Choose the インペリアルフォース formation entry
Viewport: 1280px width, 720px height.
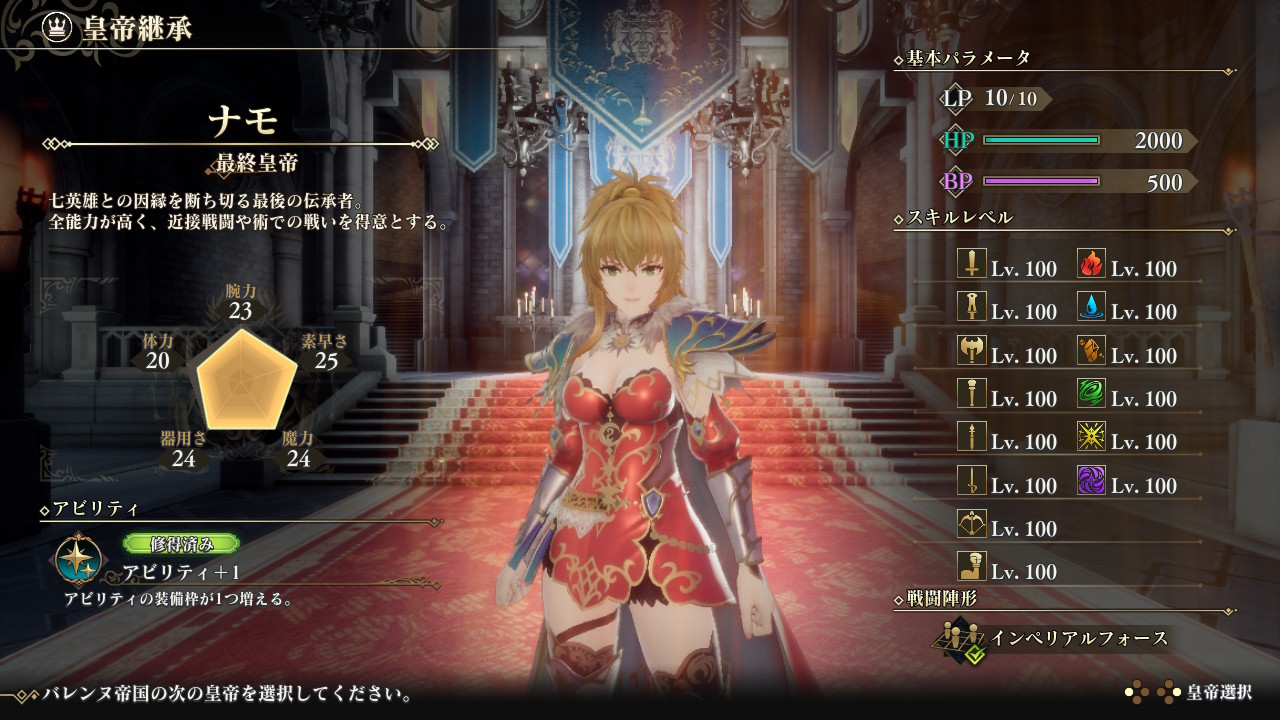(1079, 638)
